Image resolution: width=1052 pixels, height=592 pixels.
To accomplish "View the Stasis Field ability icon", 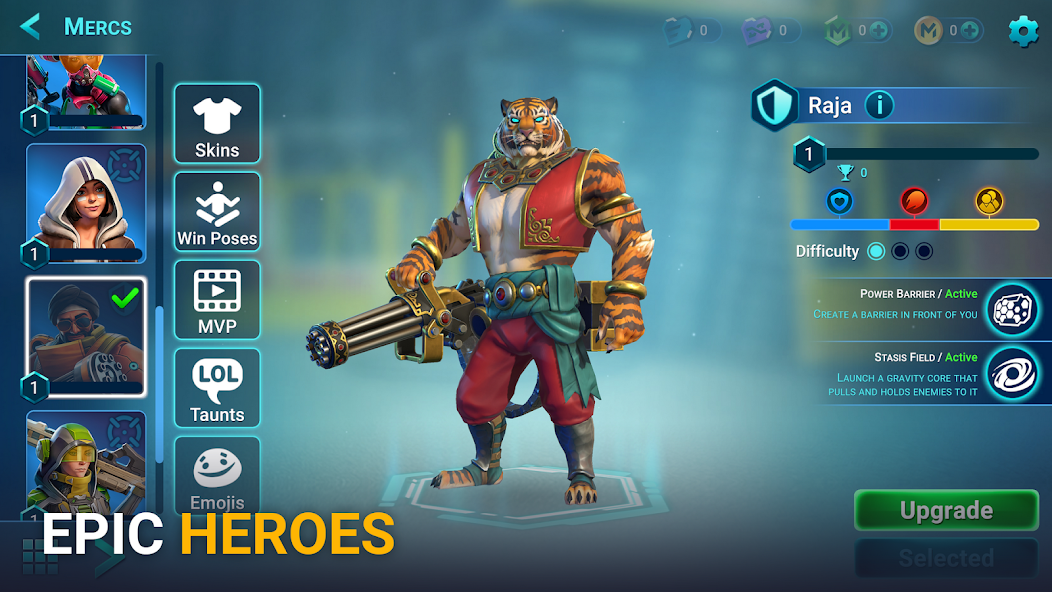I will 1012,374.
